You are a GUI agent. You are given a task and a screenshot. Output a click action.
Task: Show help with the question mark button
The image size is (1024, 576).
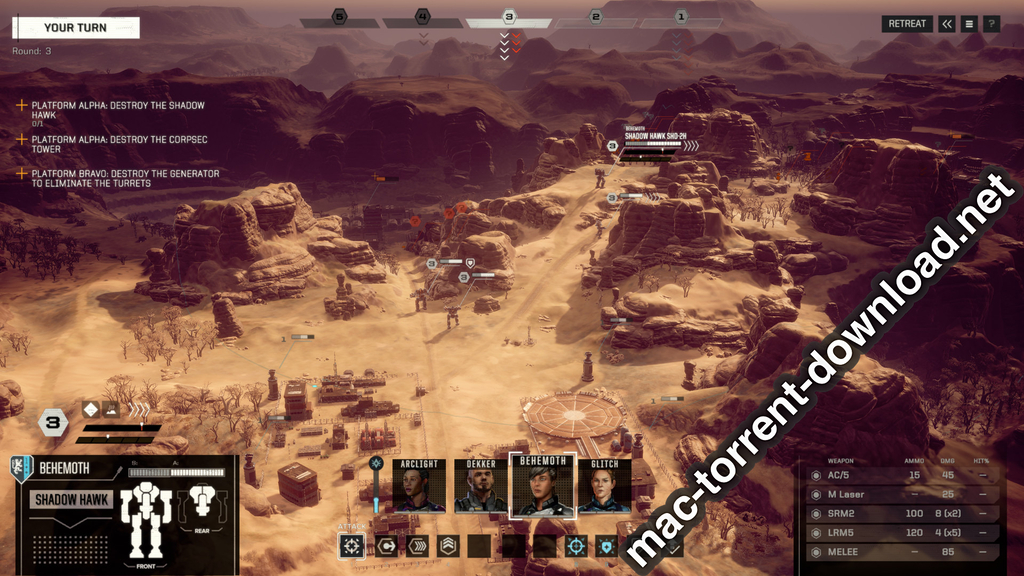click(991, 24)
